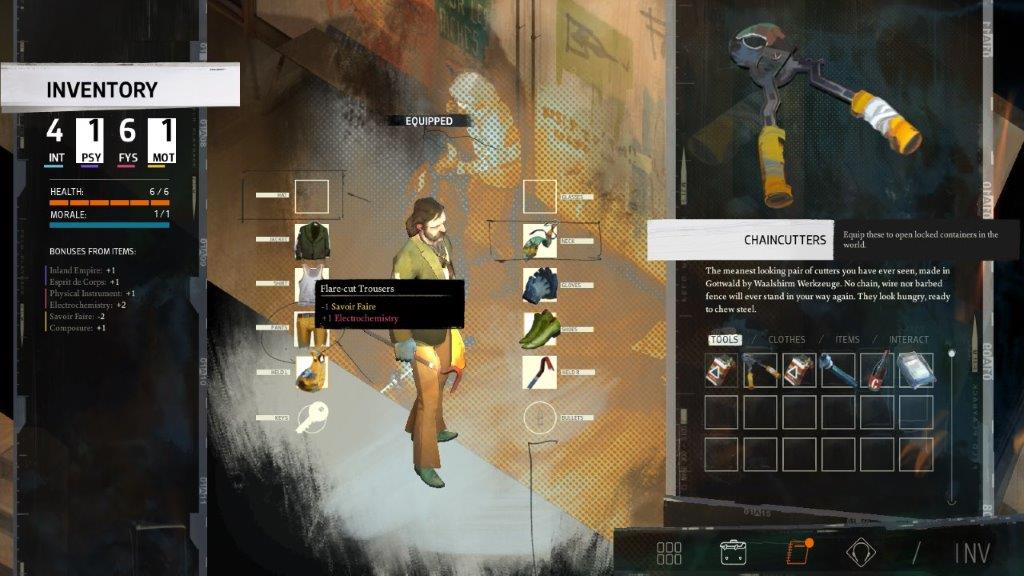Choose the clear plastic bag item slot

tap(916, 370)
